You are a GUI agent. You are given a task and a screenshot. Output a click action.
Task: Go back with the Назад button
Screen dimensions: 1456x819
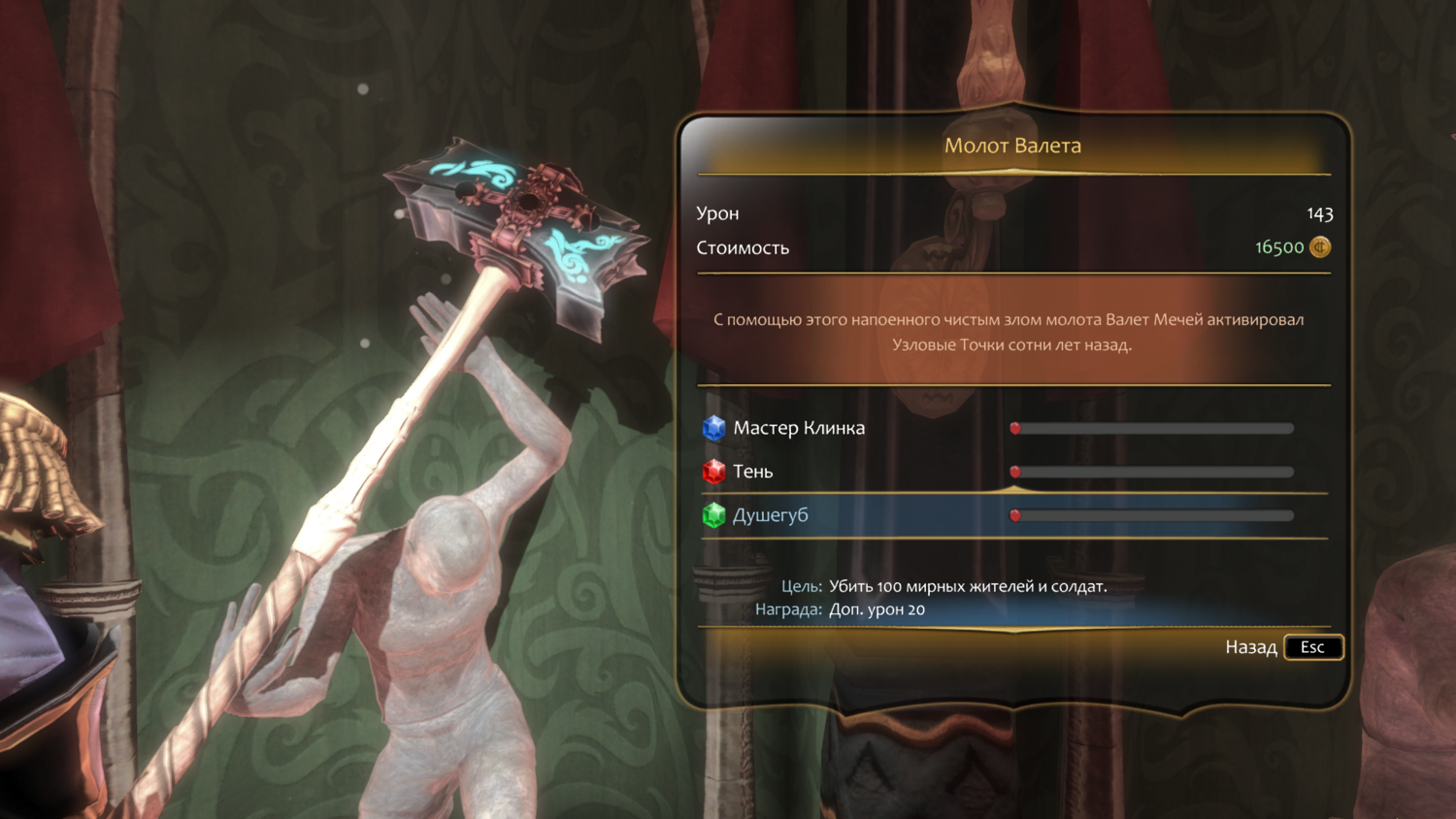click(x=1283, y=647)
